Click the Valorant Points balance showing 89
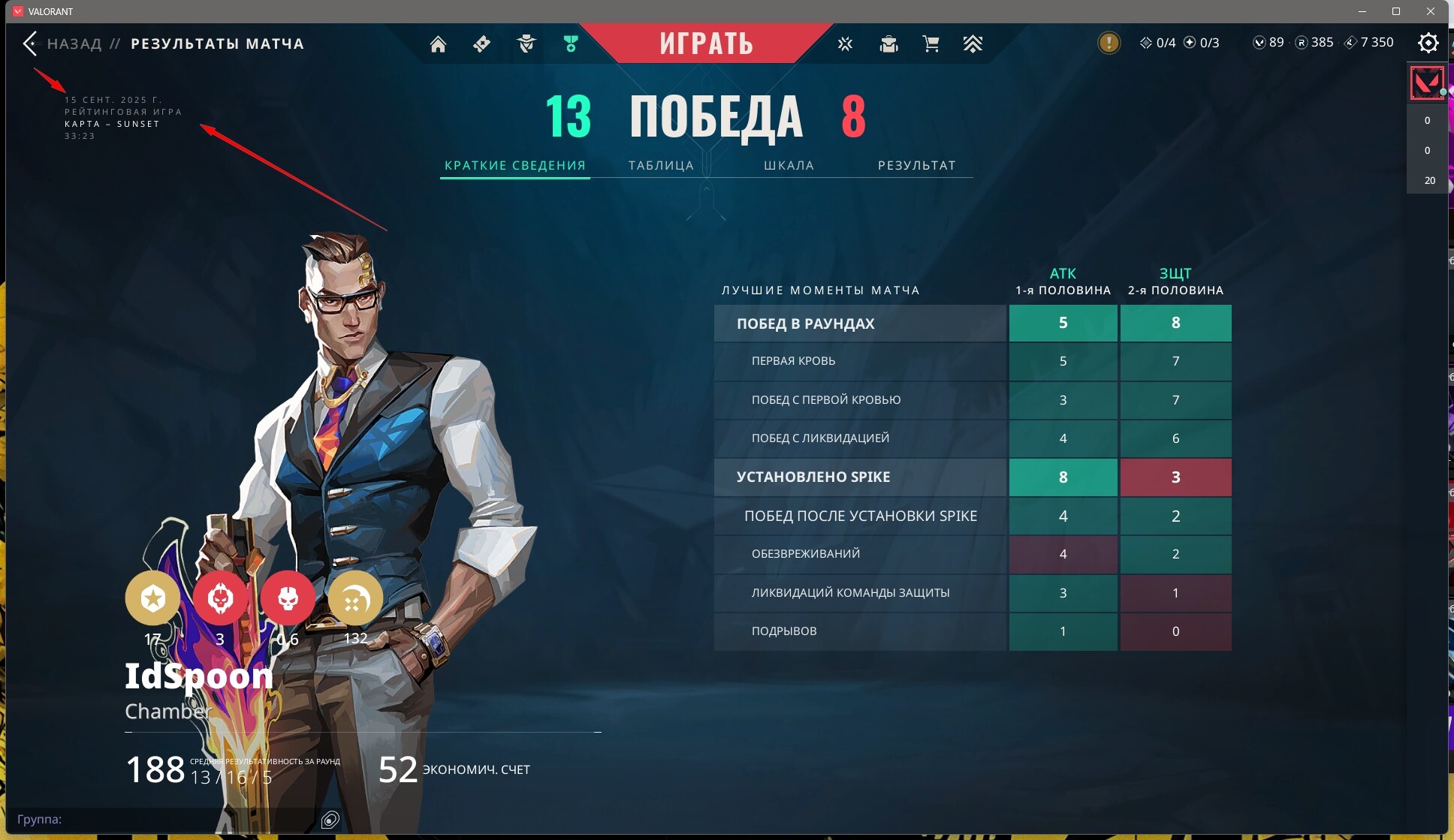This screenshot has height=840, width=1454. [1268, 43]
